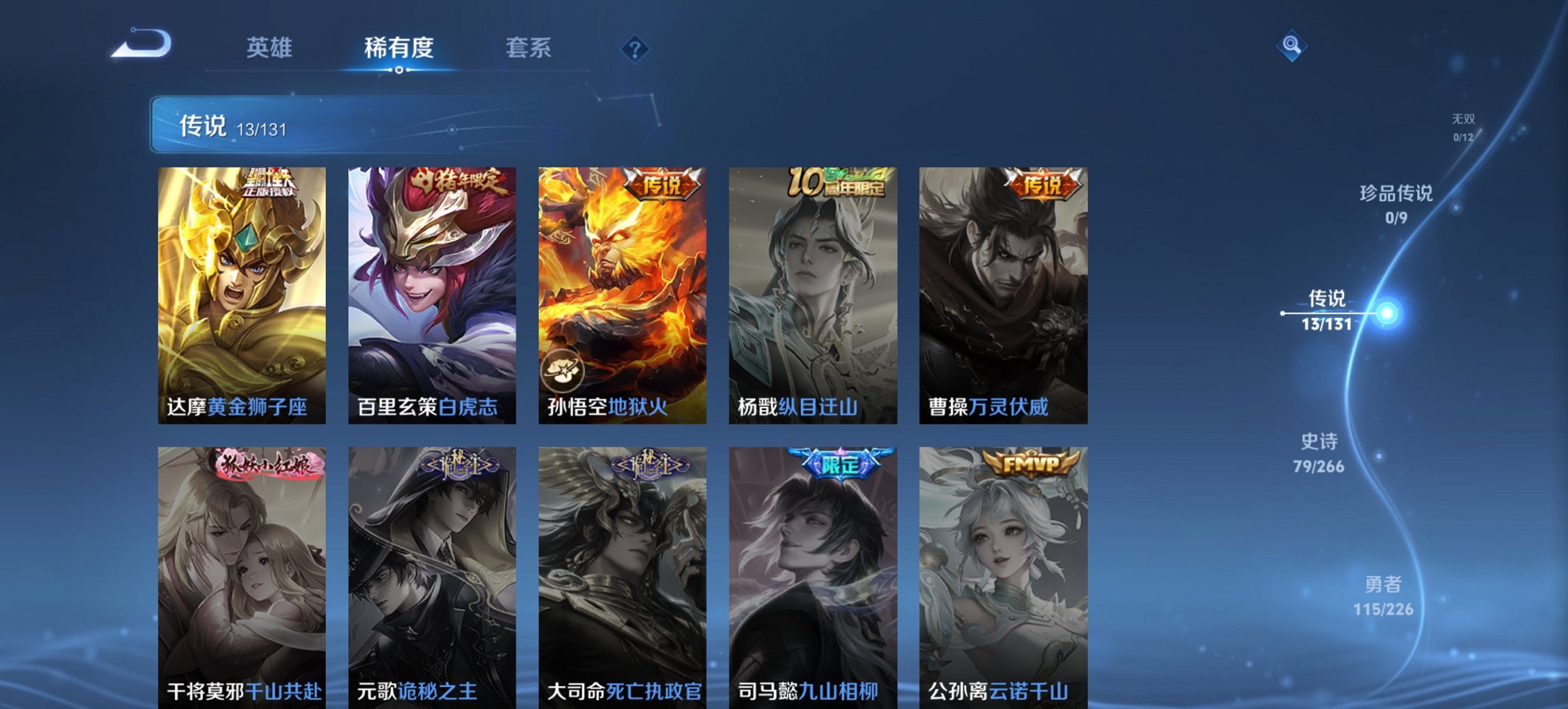
Task: Switch to the 套系 tab
Action: 528,48
